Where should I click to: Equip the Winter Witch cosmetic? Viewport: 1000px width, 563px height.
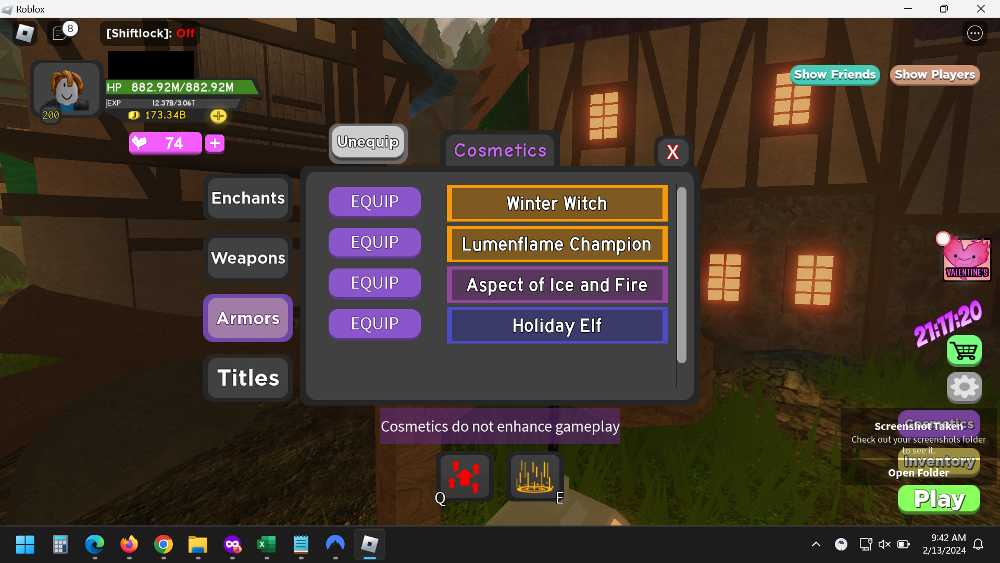[x=374, y=202]
